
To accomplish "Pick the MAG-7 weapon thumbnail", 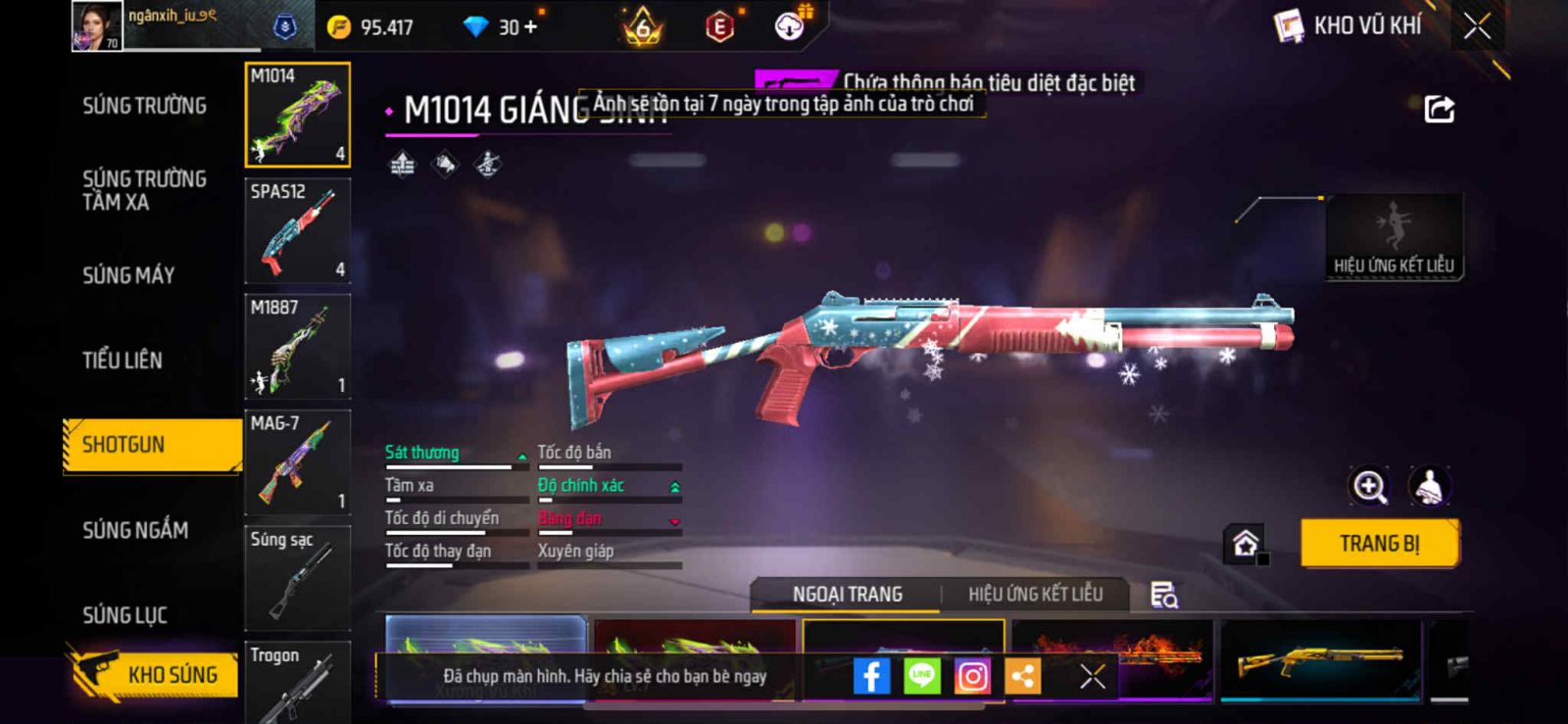I will [297, 461].
